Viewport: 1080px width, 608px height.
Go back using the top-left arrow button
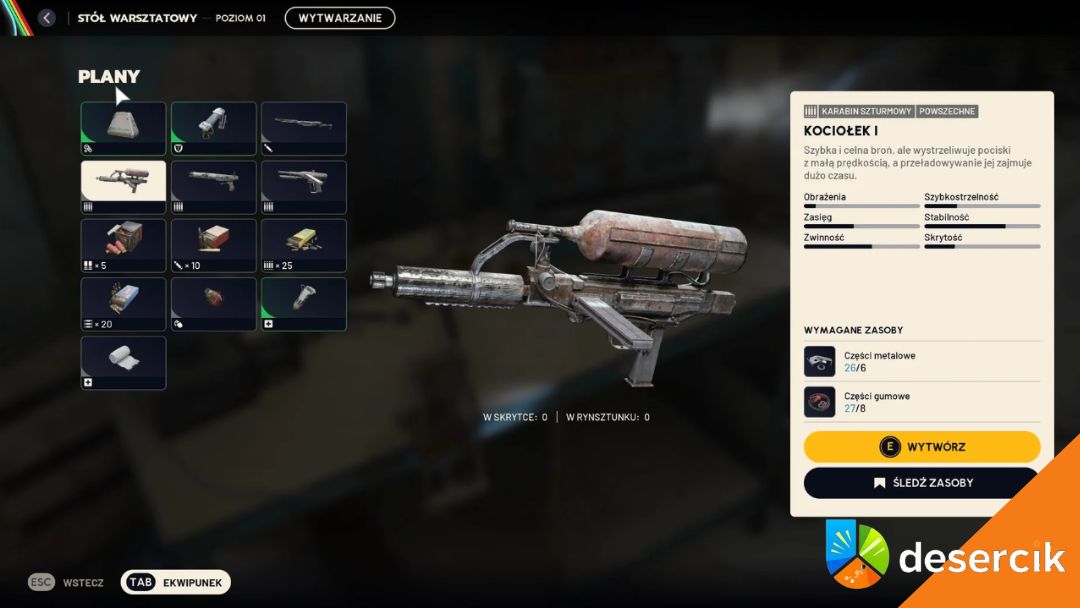click(46, 18)
